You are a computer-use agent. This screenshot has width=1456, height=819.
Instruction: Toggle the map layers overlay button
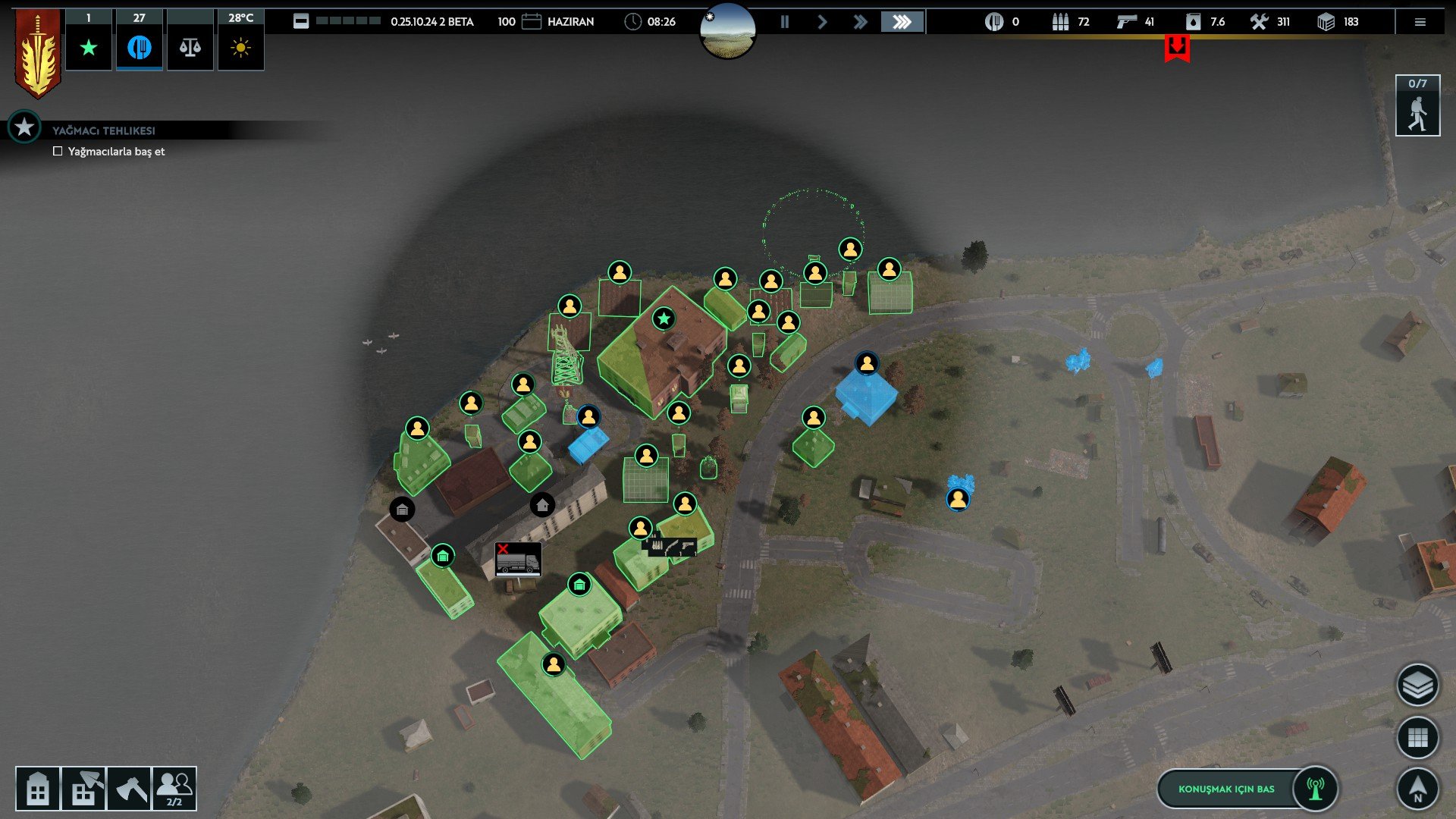1417,686
